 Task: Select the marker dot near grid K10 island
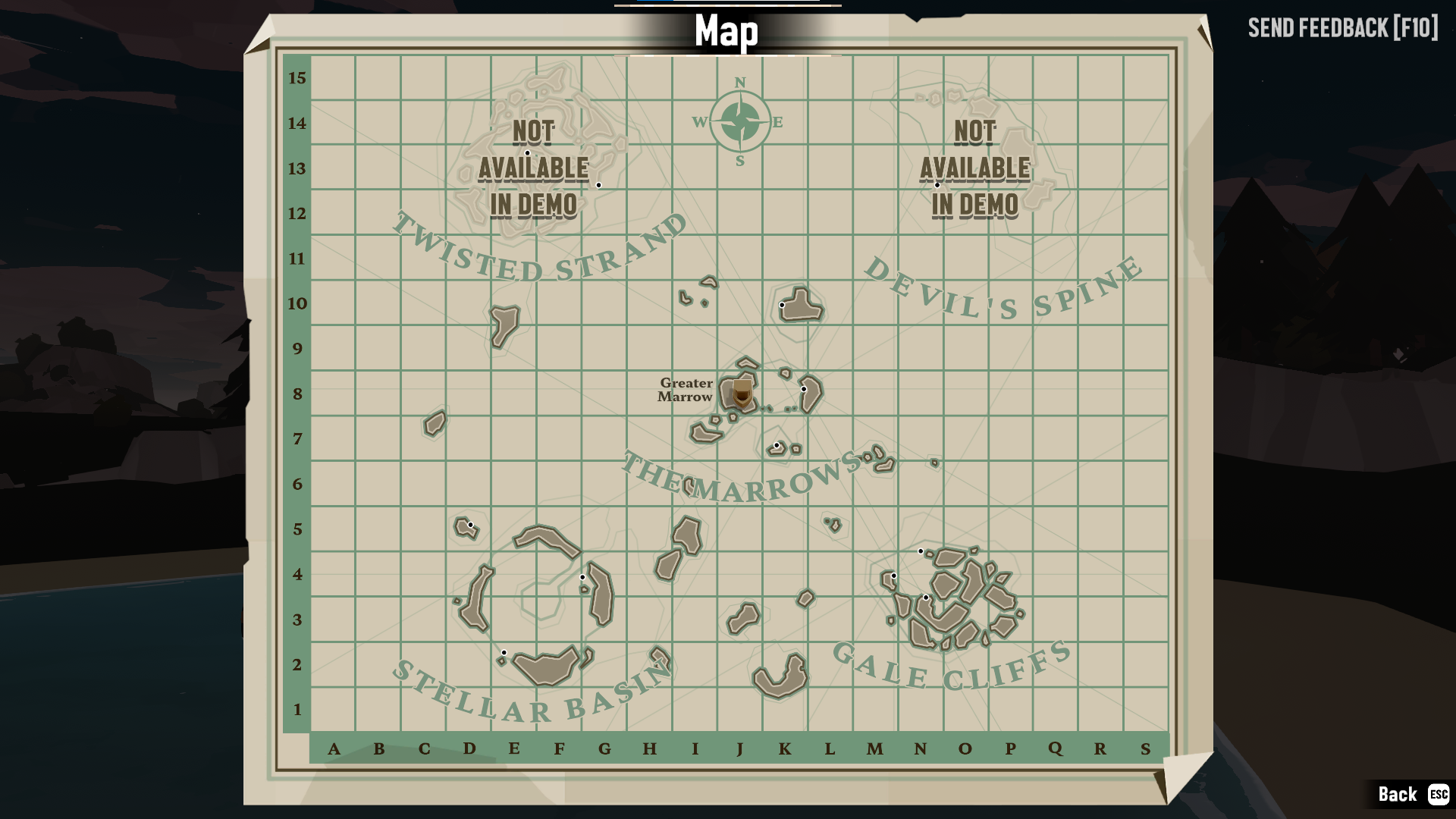coord(783,304)
